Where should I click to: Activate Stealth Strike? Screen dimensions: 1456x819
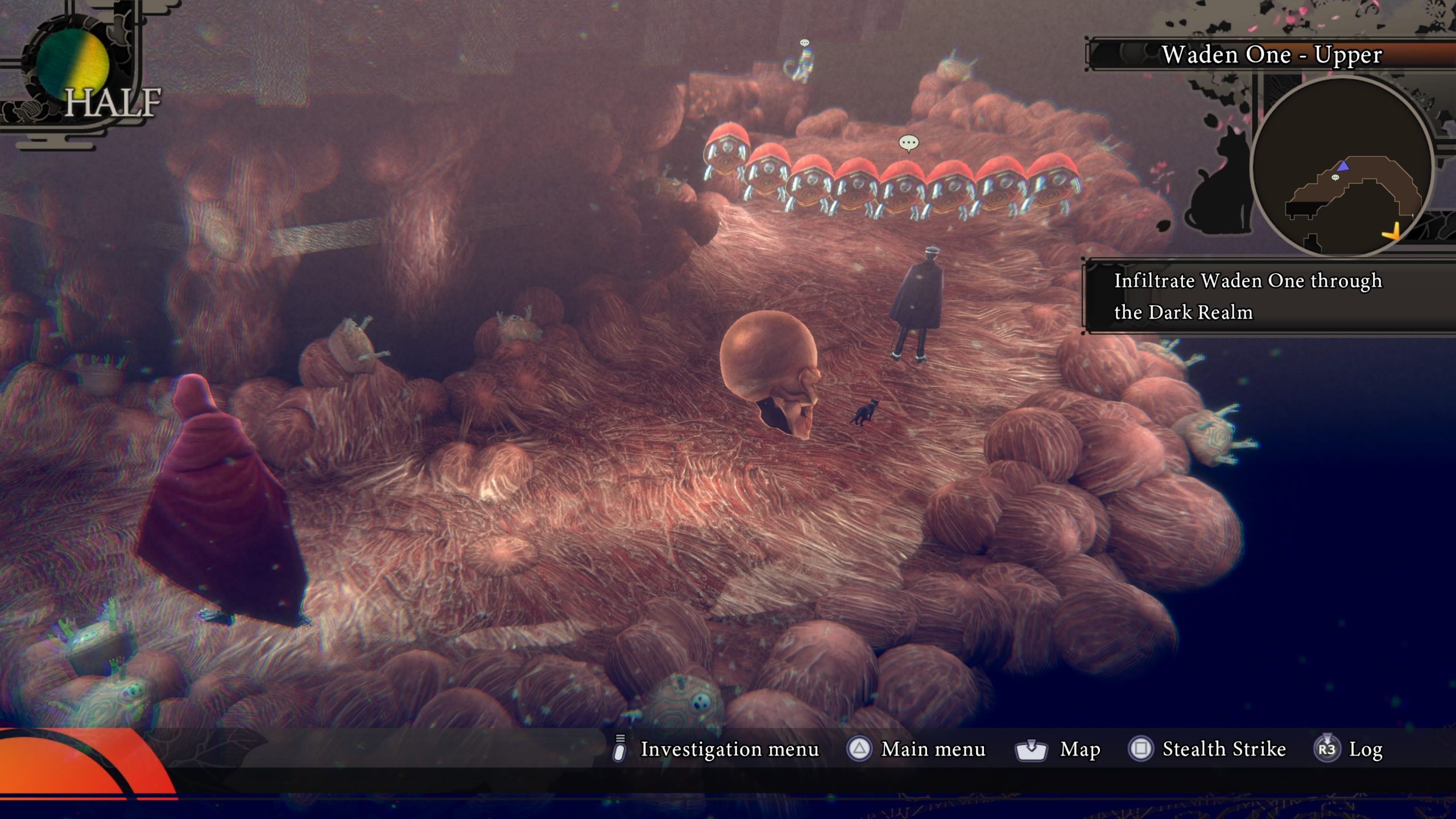click(1207, 749)
